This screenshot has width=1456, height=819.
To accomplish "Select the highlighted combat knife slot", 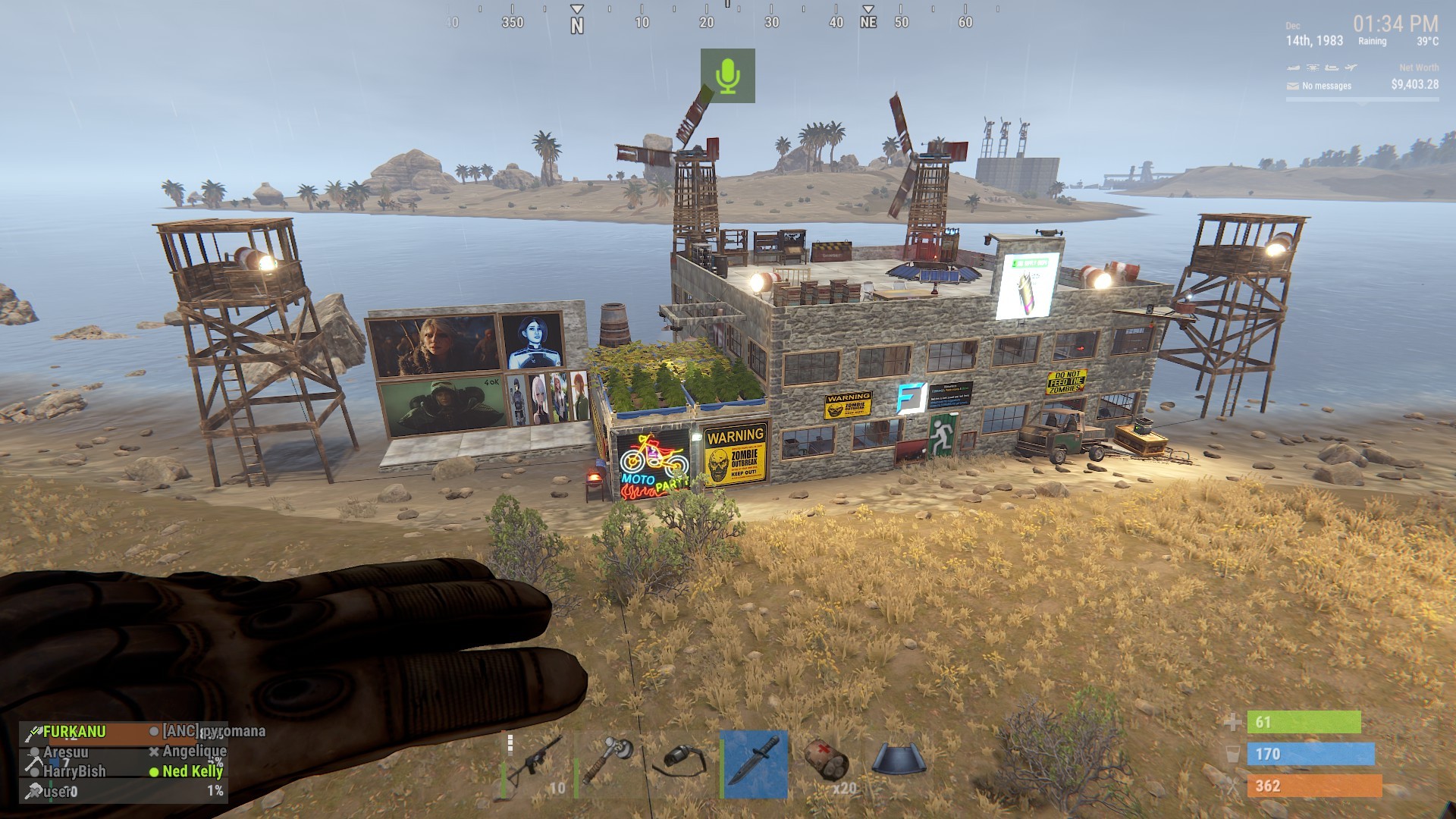I will tap(753, 764).
